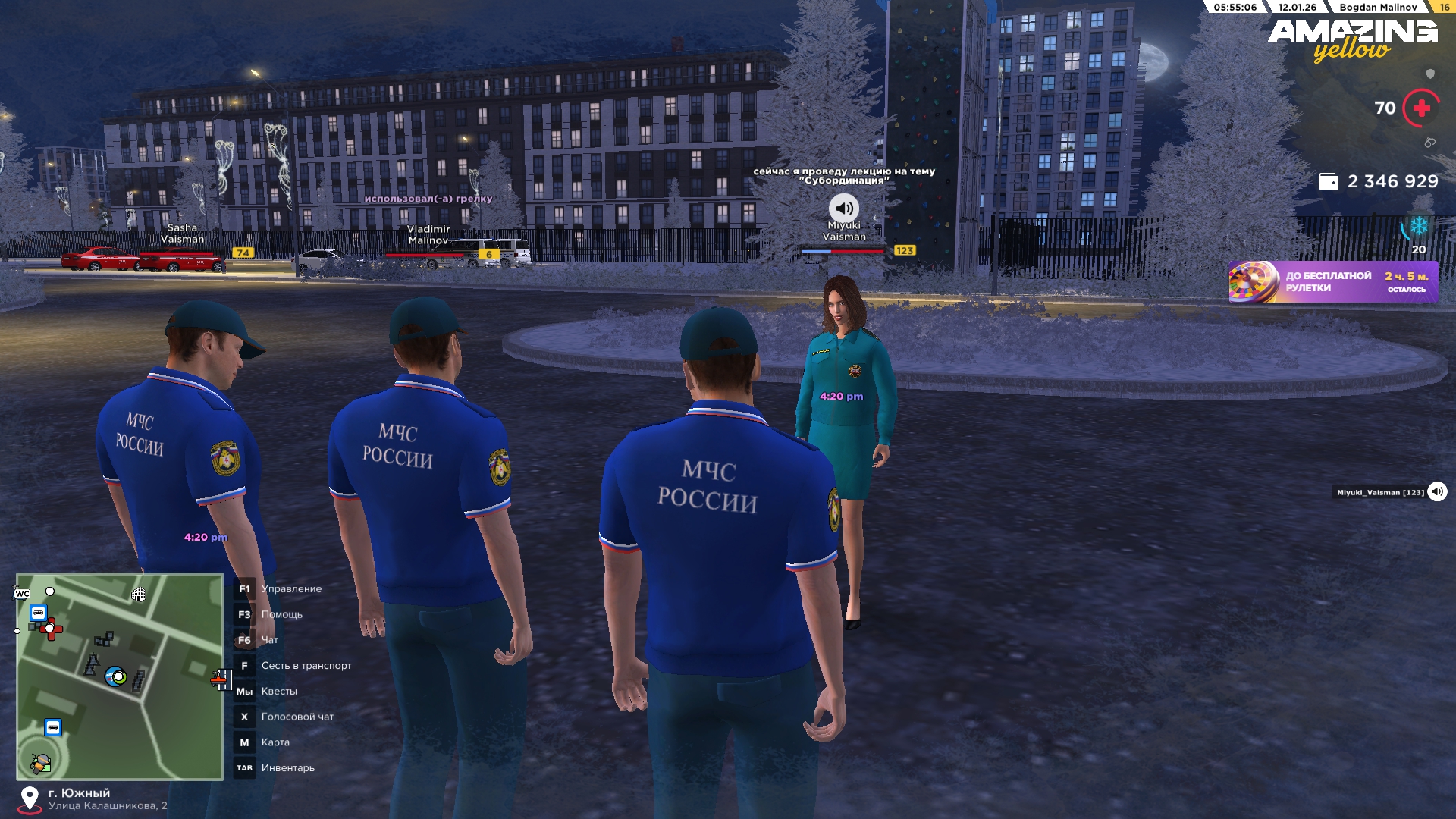Click the location pin beside г. Южный
Viewport: 1456px width, 819px height.
click(30, 799)
